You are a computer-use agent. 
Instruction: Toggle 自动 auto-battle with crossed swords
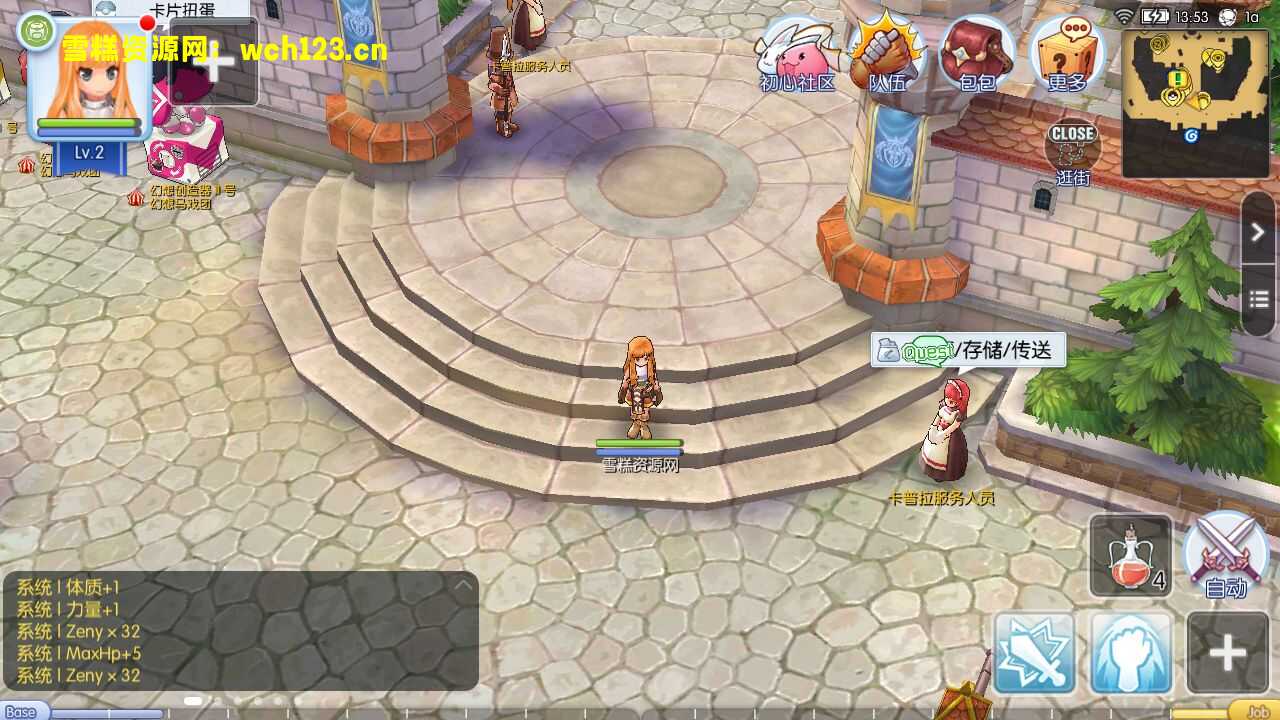coord(1225,553)
